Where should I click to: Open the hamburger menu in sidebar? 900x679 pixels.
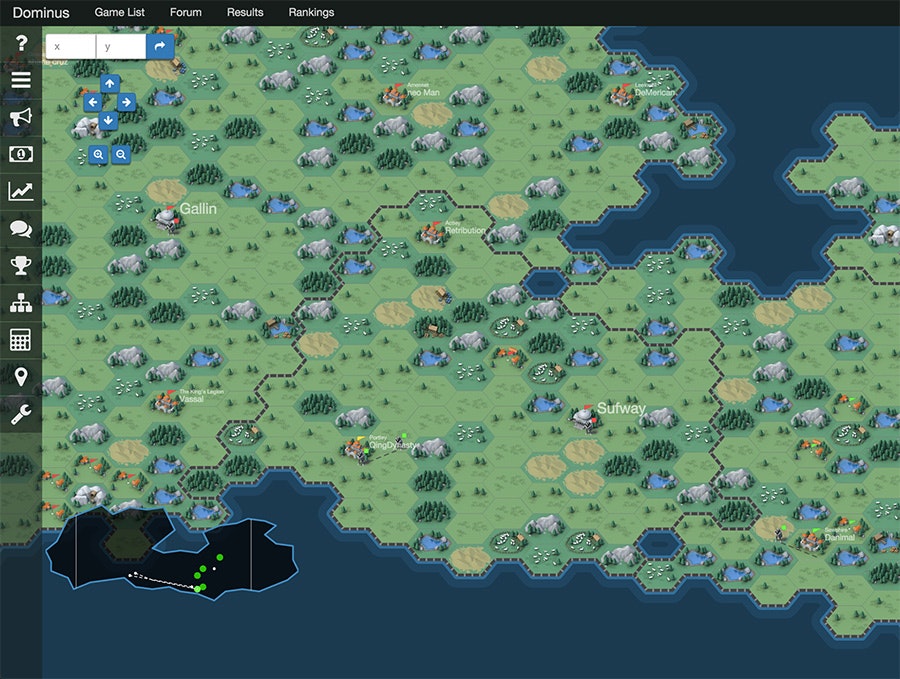21,81
